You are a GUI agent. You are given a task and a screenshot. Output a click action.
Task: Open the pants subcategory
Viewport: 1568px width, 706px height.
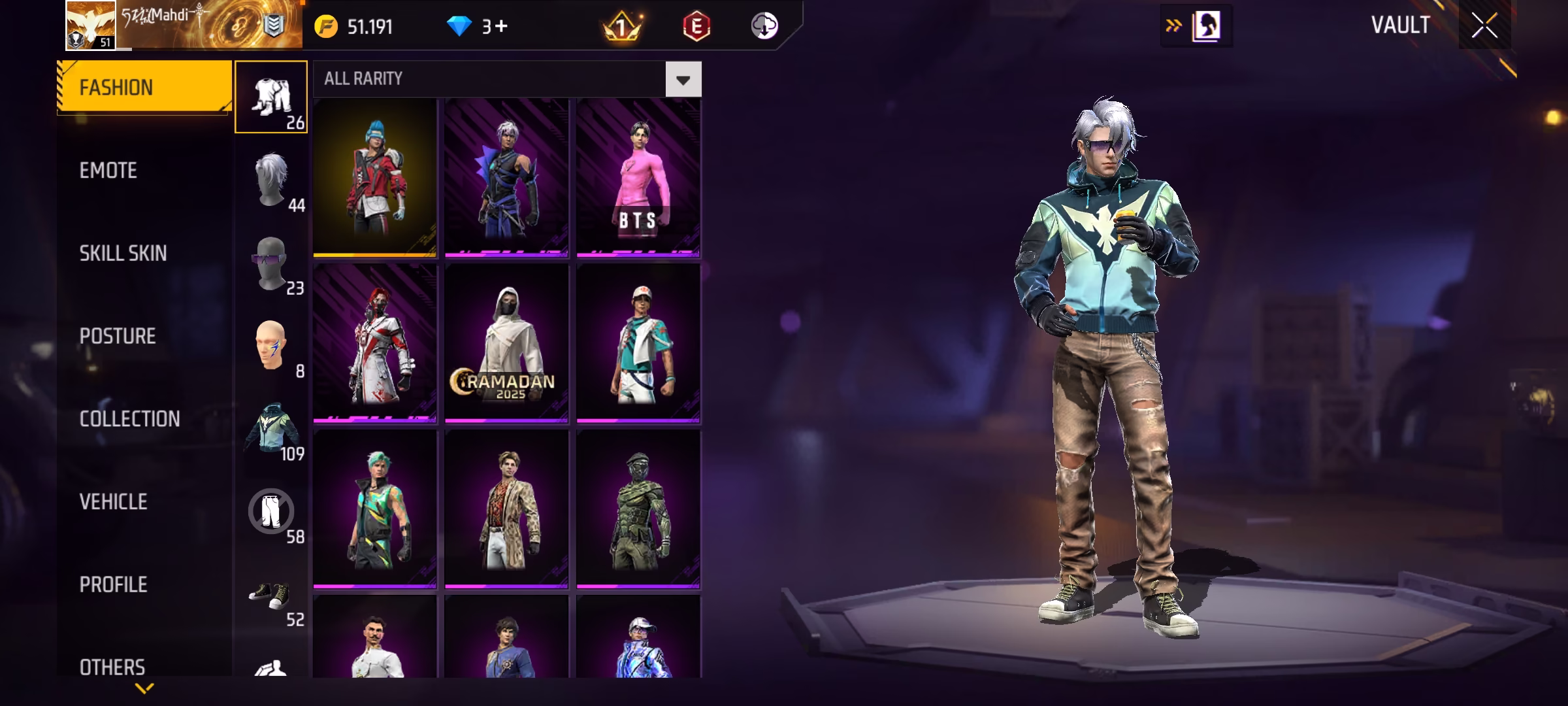271,512
